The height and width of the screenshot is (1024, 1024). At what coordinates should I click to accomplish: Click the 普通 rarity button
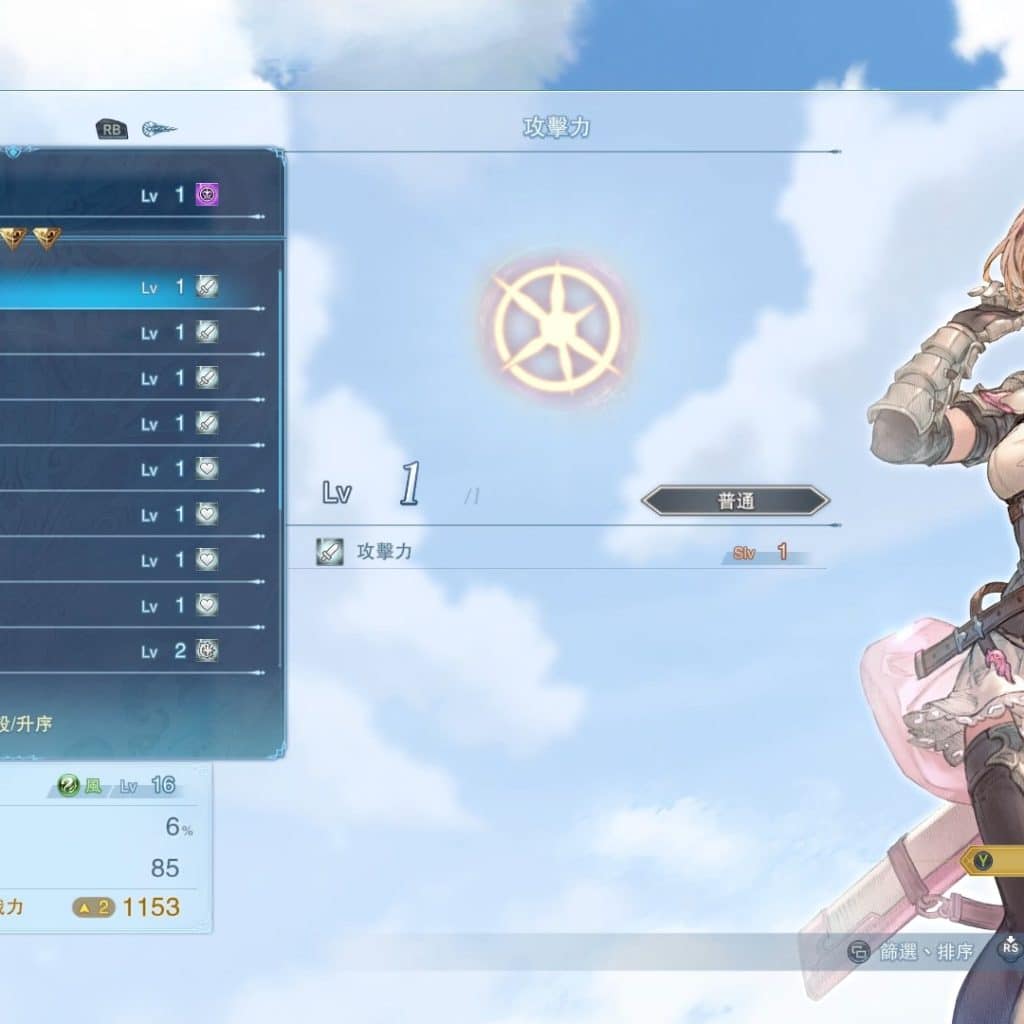point(735,501)
